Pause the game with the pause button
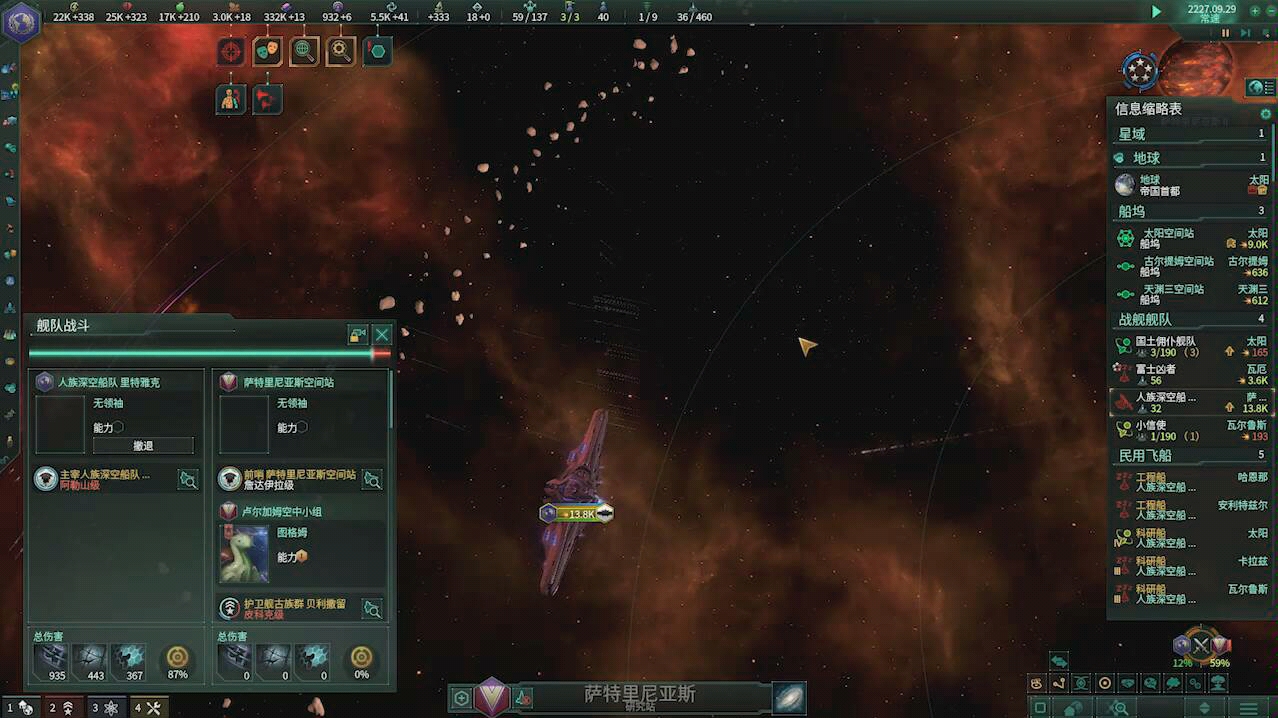The image size is (1278, 718). pyautogui.click(x=1225, y=33)
